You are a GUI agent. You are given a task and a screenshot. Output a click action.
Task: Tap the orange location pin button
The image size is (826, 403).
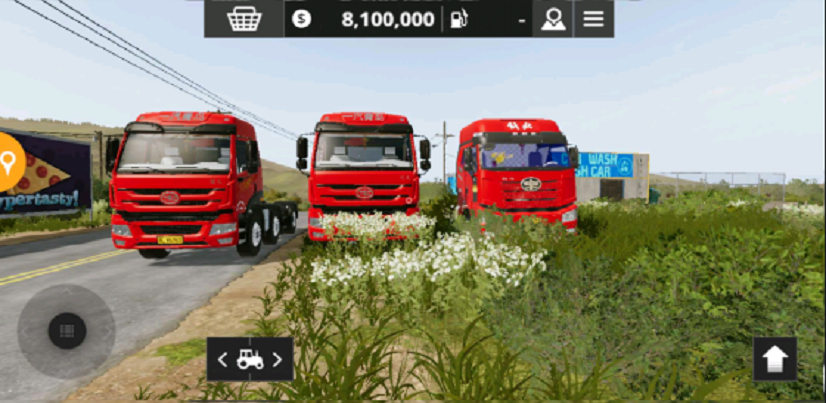[x=9, y=161]
